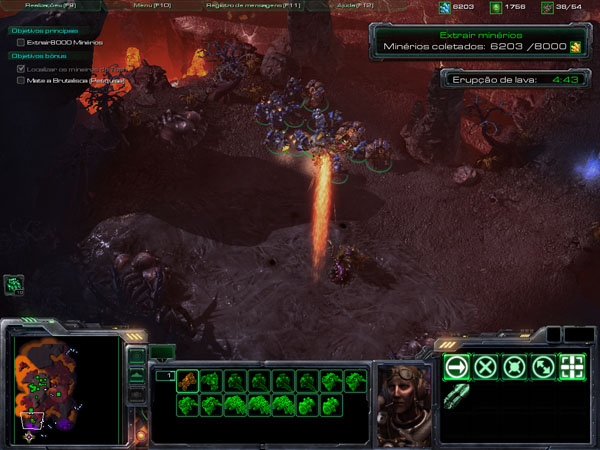Click the Extrair 8000 Minérios objective
The height and width of the screenshot is (450, 600).
pyautogui.click(x=70, y=43)
